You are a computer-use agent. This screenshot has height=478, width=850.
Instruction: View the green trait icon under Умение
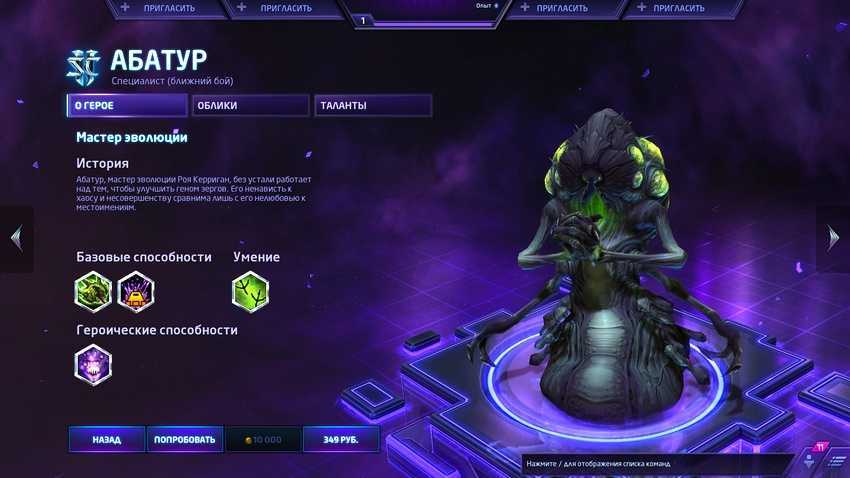(250, 291)
